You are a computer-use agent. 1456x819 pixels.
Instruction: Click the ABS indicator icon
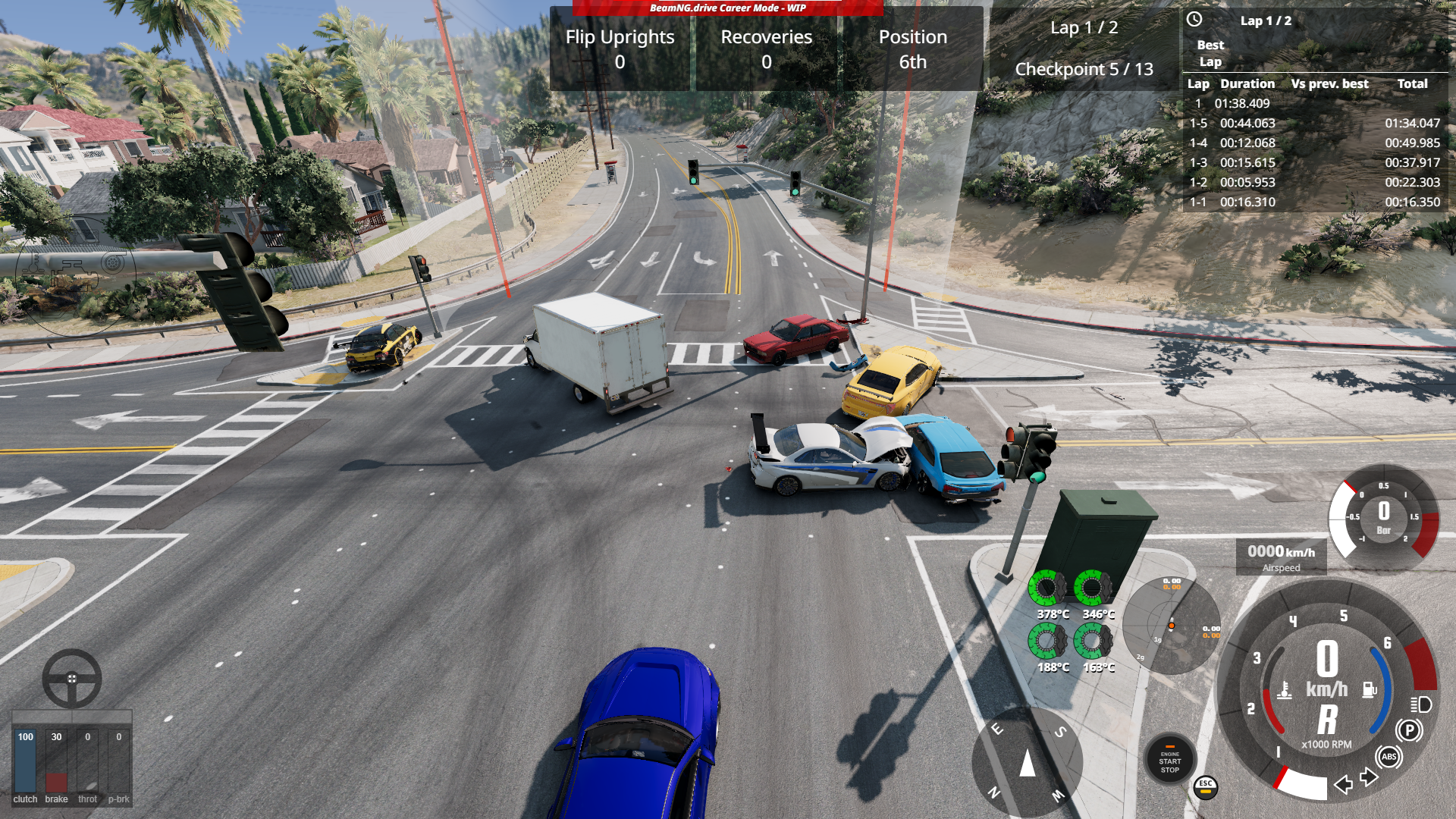1389,756
